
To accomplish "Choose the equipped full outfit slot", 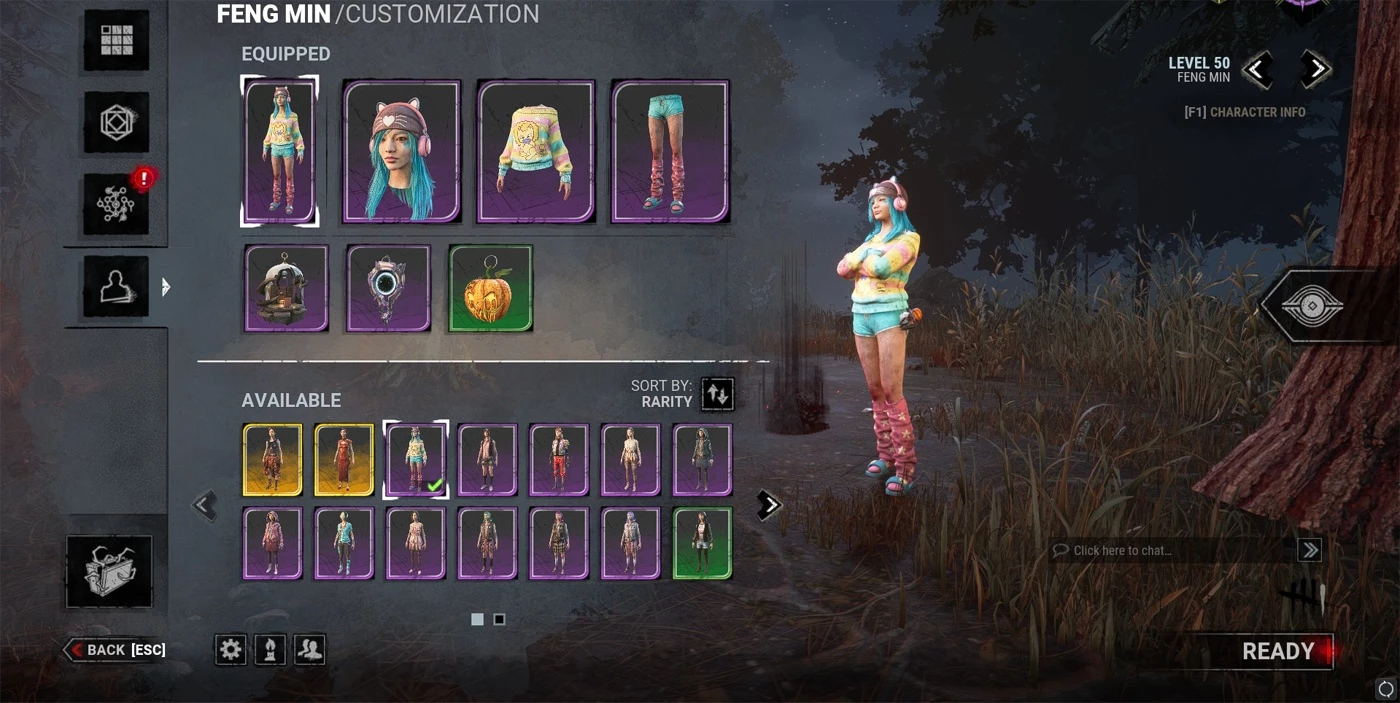I will (280, 151).
